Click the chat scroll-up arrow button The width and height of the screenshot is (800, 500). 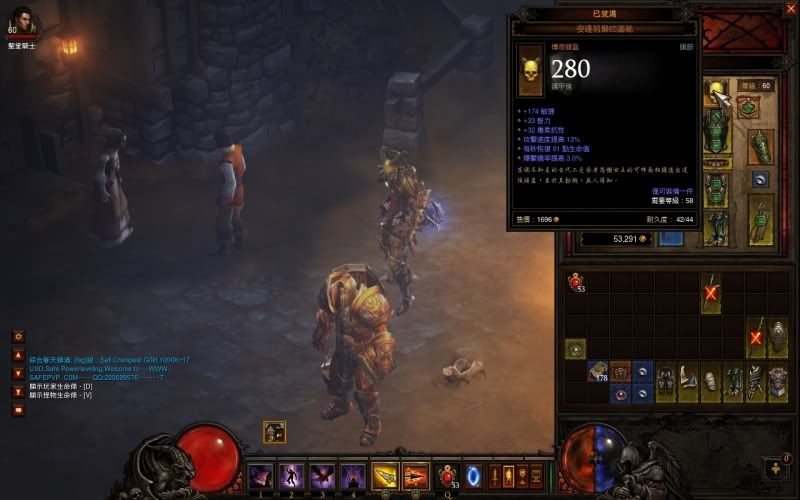click(x=18, y=355)
